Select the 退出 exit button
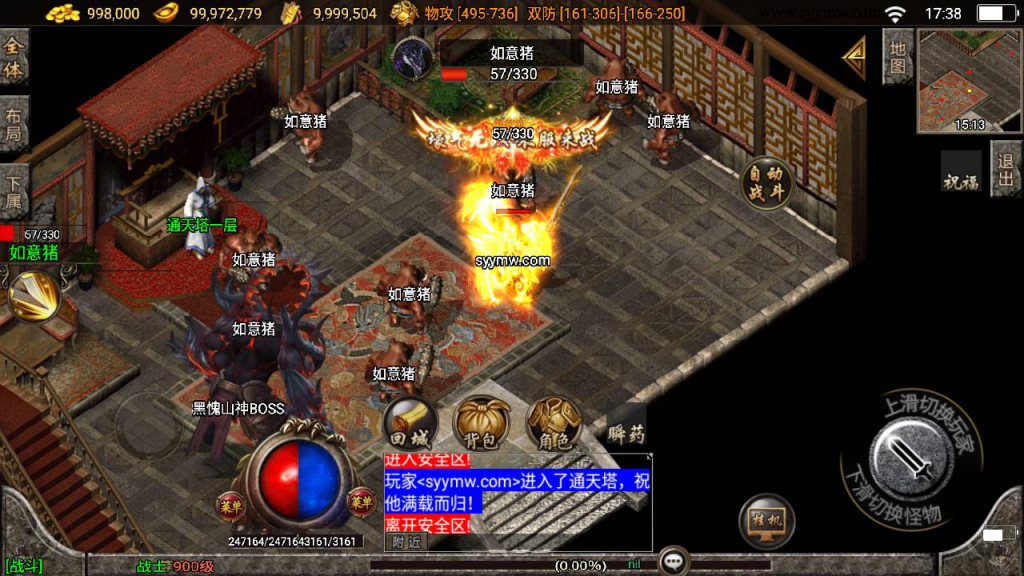The width and height of the screenshot is (1024, 576). coord(1006,168)
